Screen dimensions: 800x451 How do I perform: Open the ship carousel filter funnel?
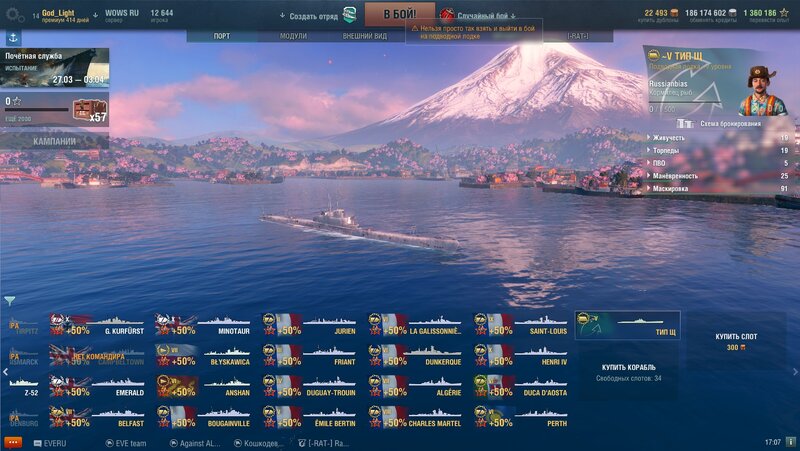10,300
